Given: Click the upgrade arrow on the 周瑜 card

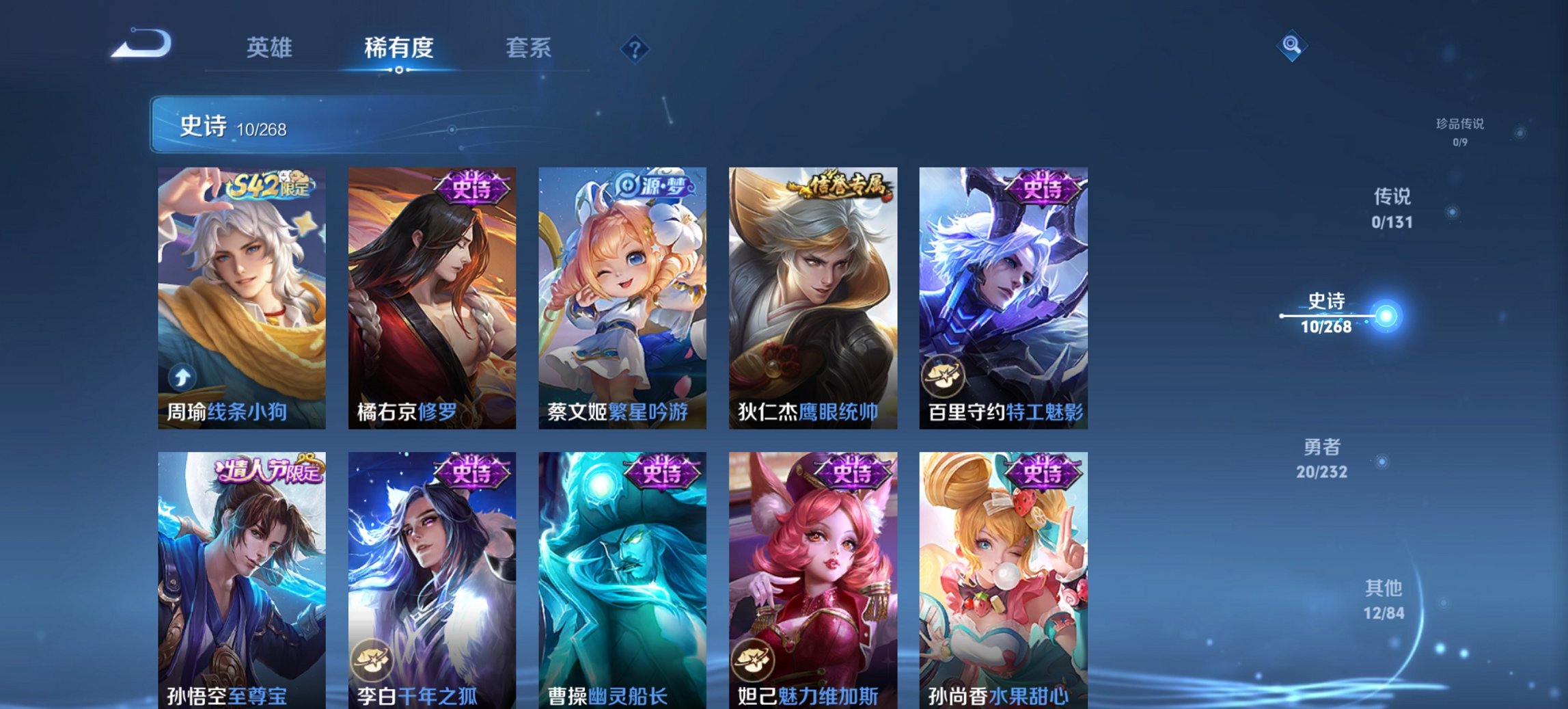Looking at the screenshot, I should click(x=181, y=375).
